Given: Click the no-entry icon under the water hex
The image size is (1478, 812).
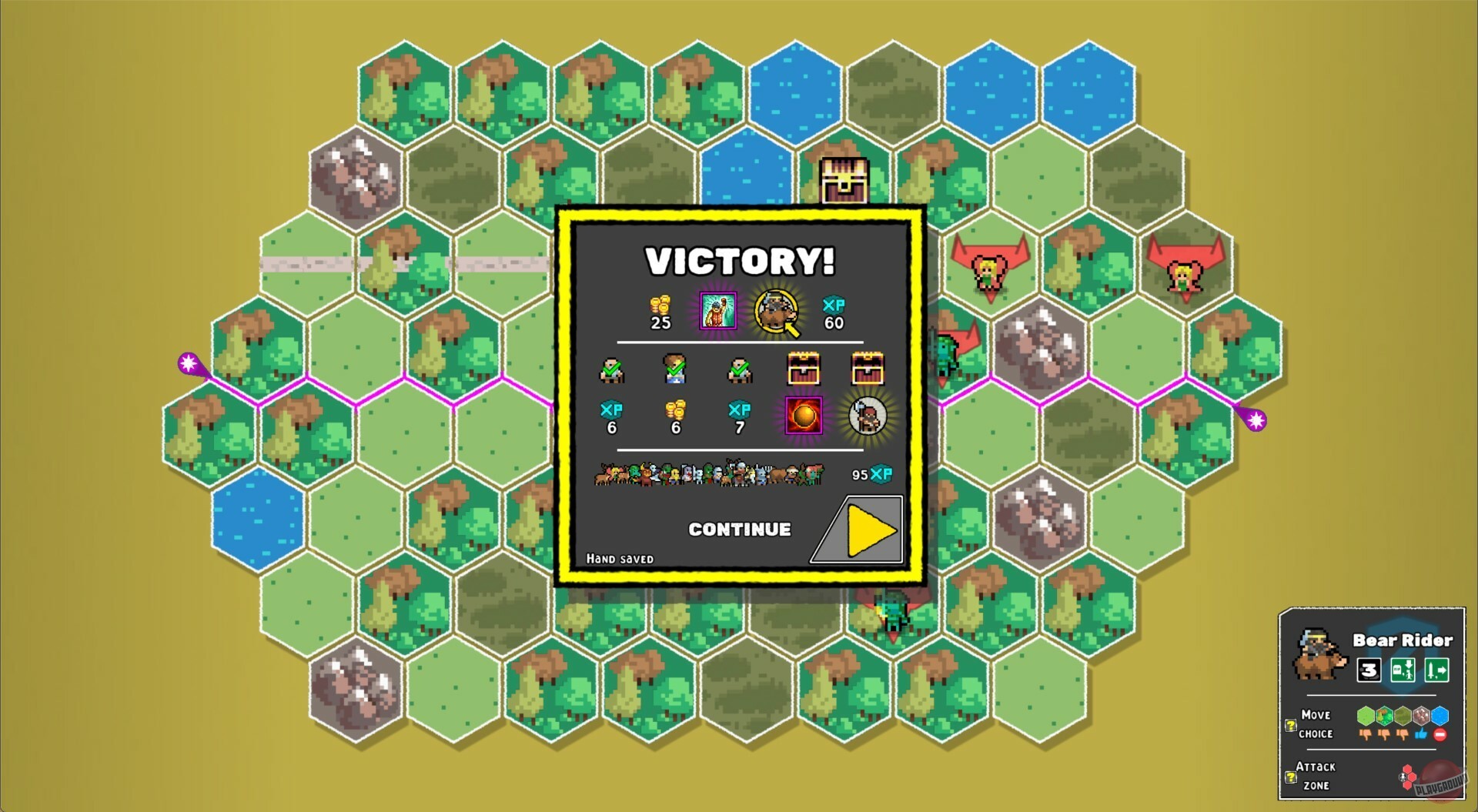Looking at the screenshot, I should (1440, 735).
